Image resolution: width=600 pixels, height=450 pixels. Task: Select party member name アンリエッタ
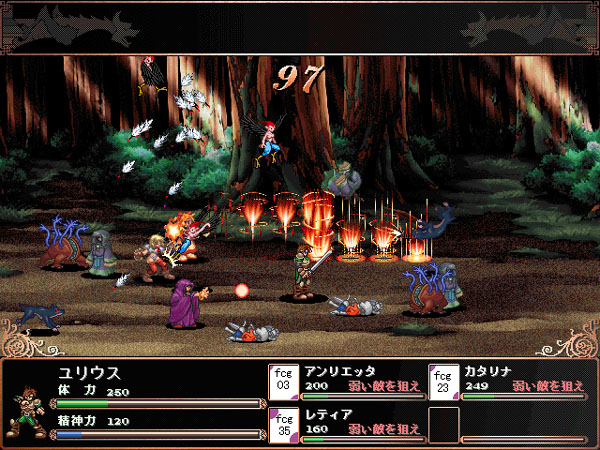click(x=338, y=370)
